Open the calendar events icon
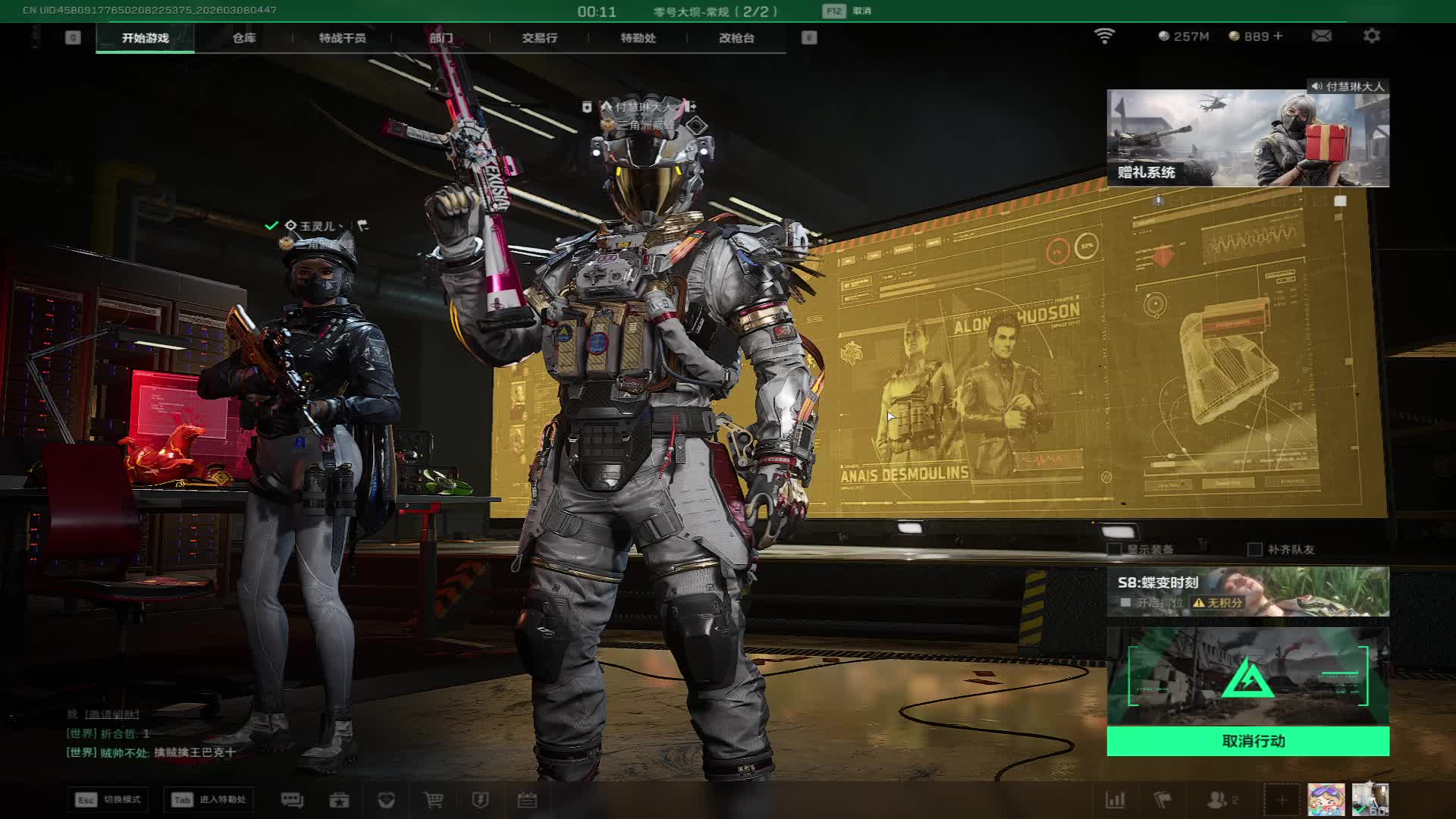Image resolution: width=1456 pixels, height=819 pixels. (x=527, y=800)
